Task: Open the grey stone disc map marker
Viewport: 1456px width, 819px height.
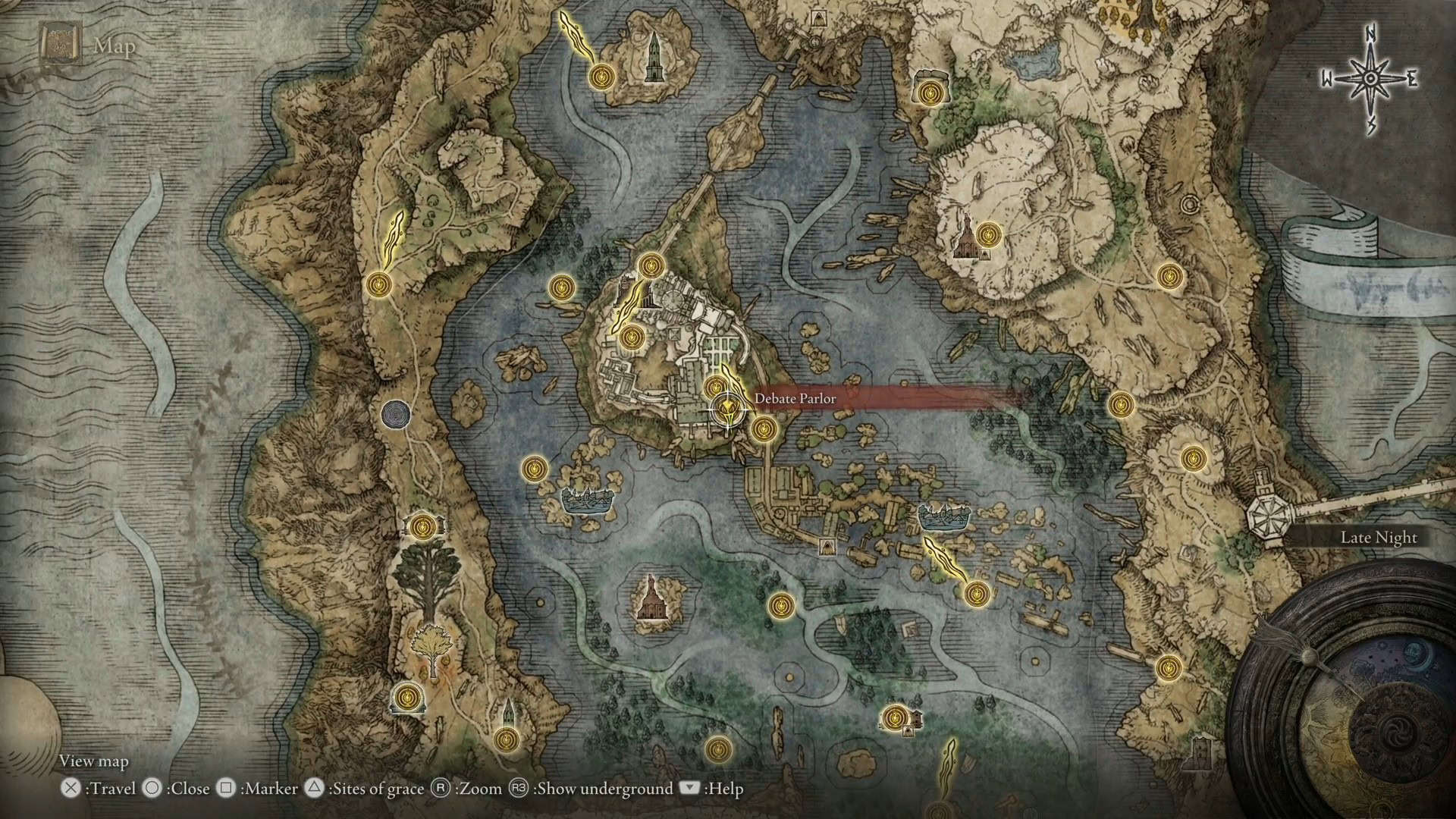Action: 395,415
